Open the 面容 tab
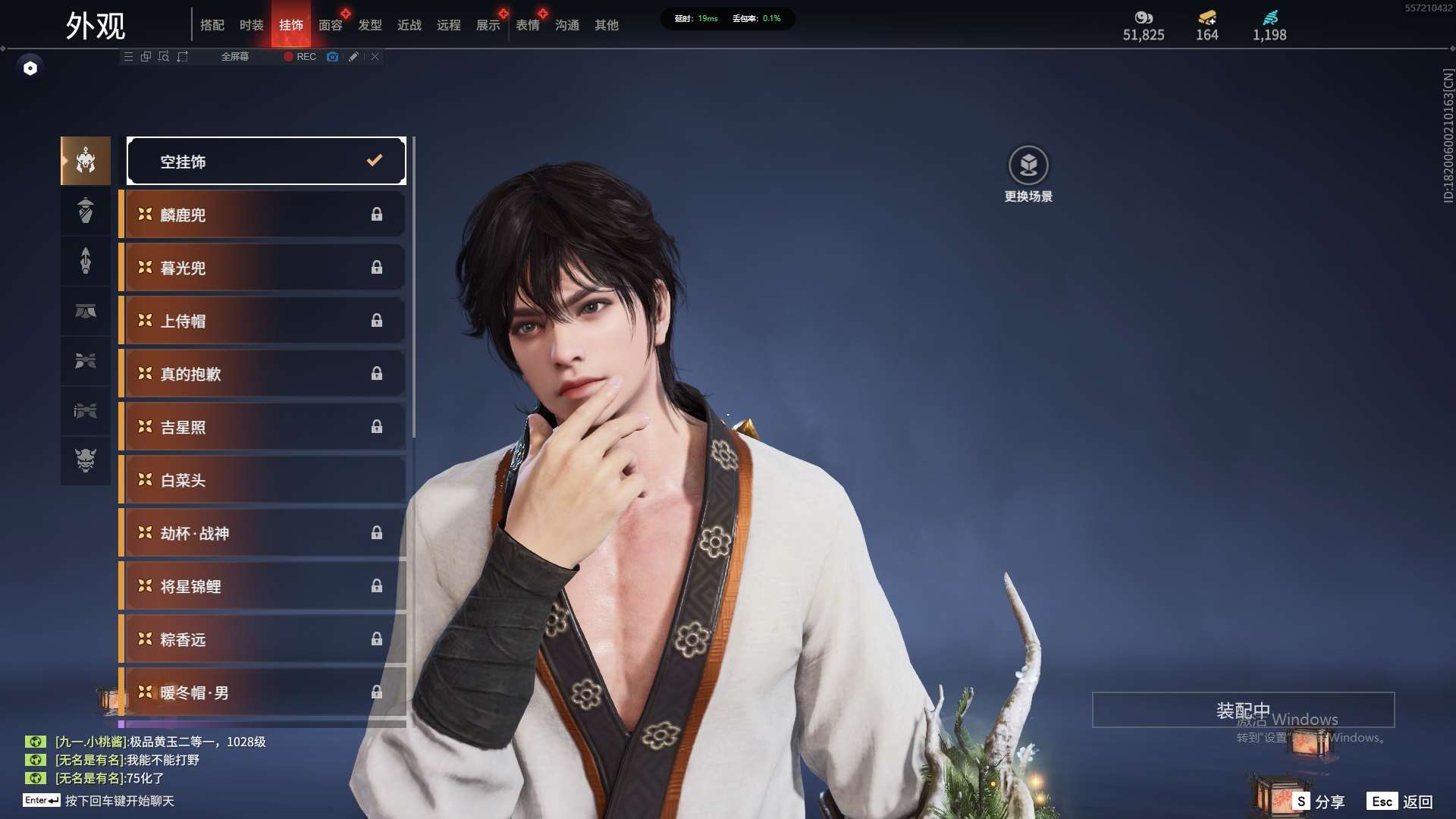The height and width of the screenshot is (819, 1456). point(331,25)
